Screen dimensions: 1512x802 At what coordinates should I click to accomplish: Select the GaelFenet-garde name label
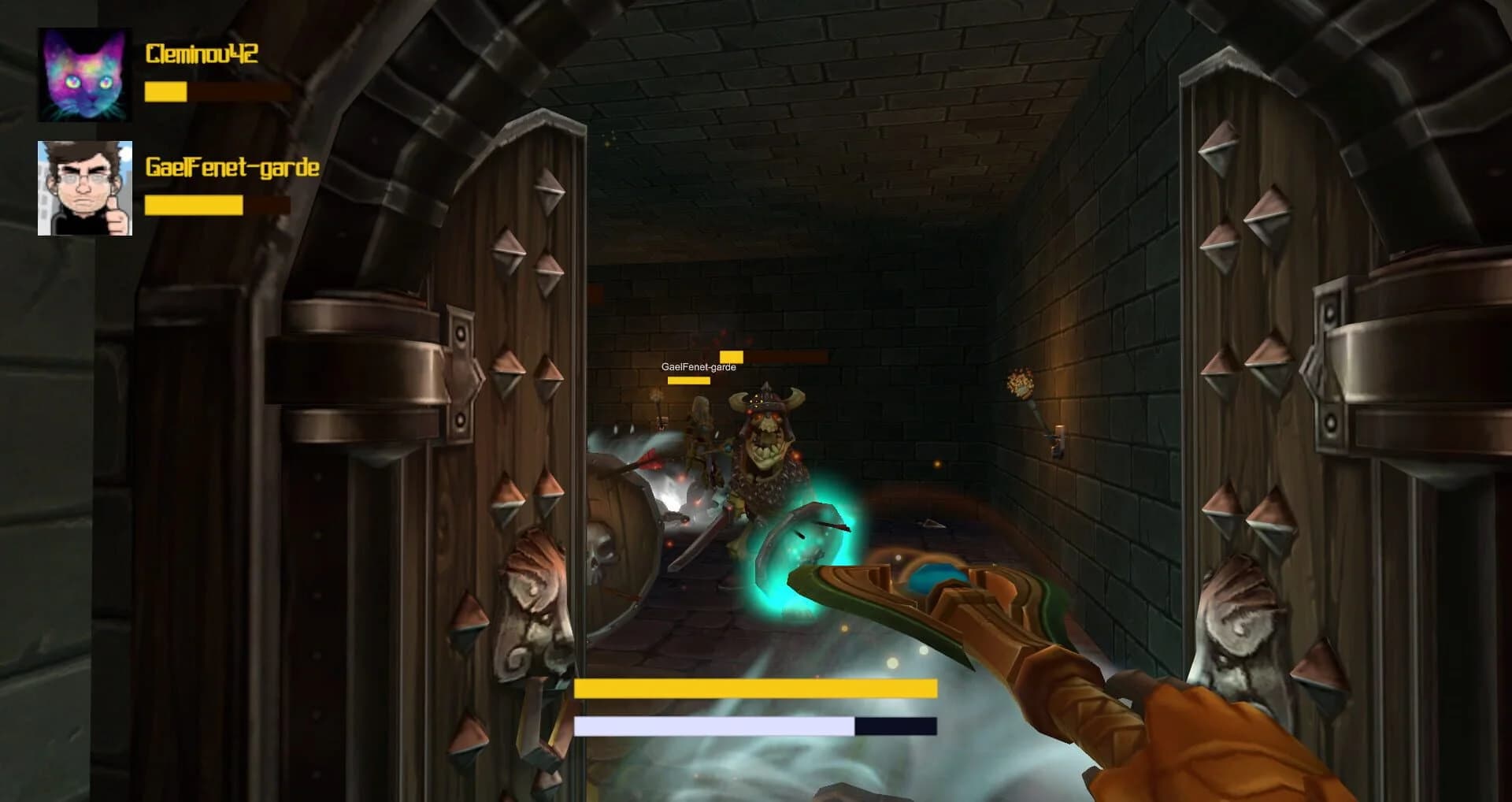[232, 167]
